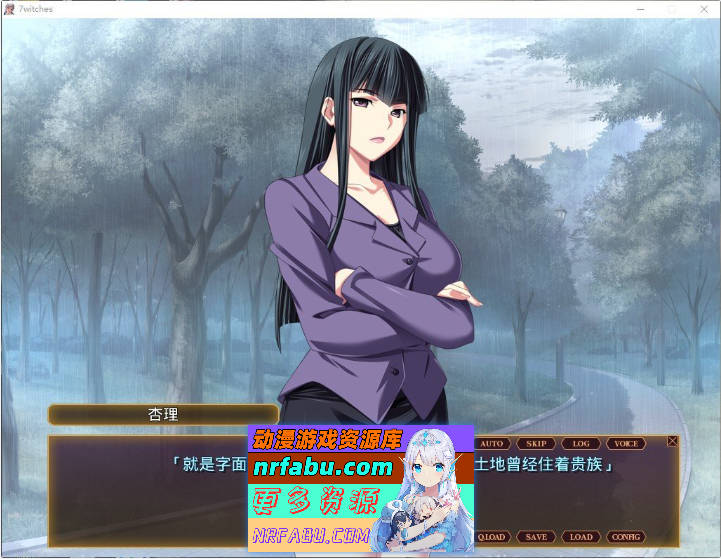The width and height of the screenshot is (721, 559).
Task: Close the 7witches game window
Action: (x=704, y=8)
